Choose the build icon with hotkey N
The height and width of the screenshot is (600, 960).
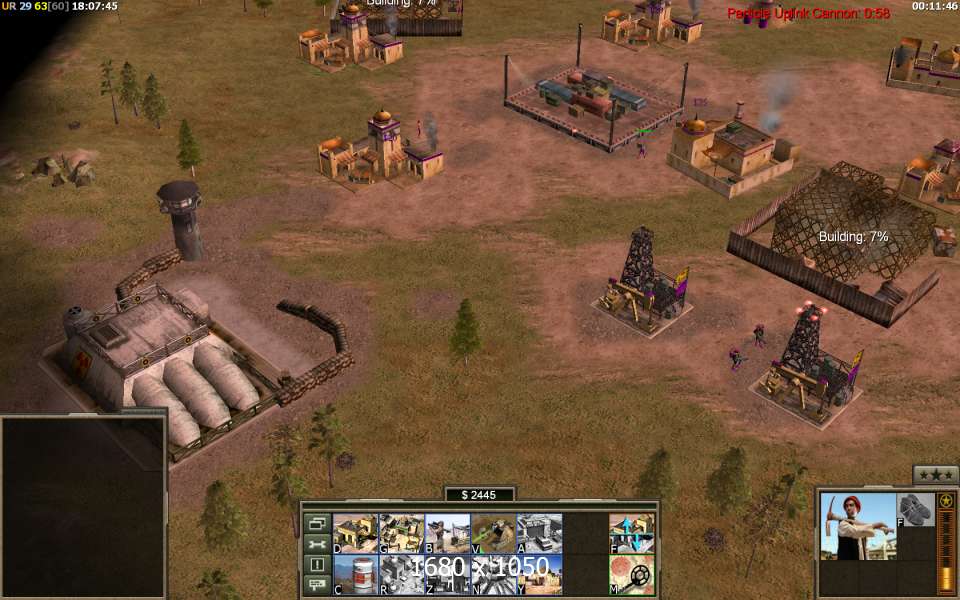493,574
